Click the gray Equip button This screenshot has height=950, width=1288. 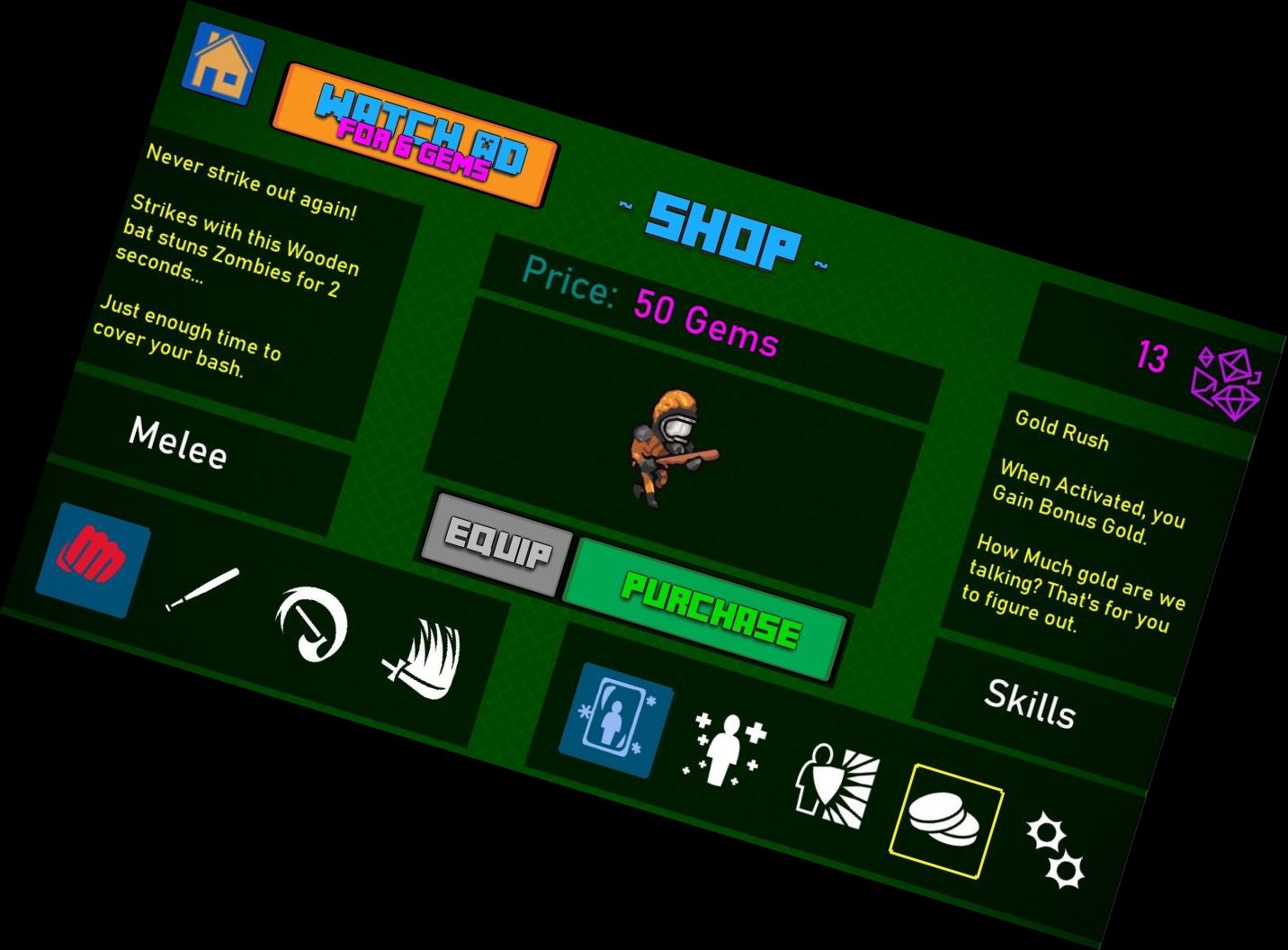(x=497, y=544)
